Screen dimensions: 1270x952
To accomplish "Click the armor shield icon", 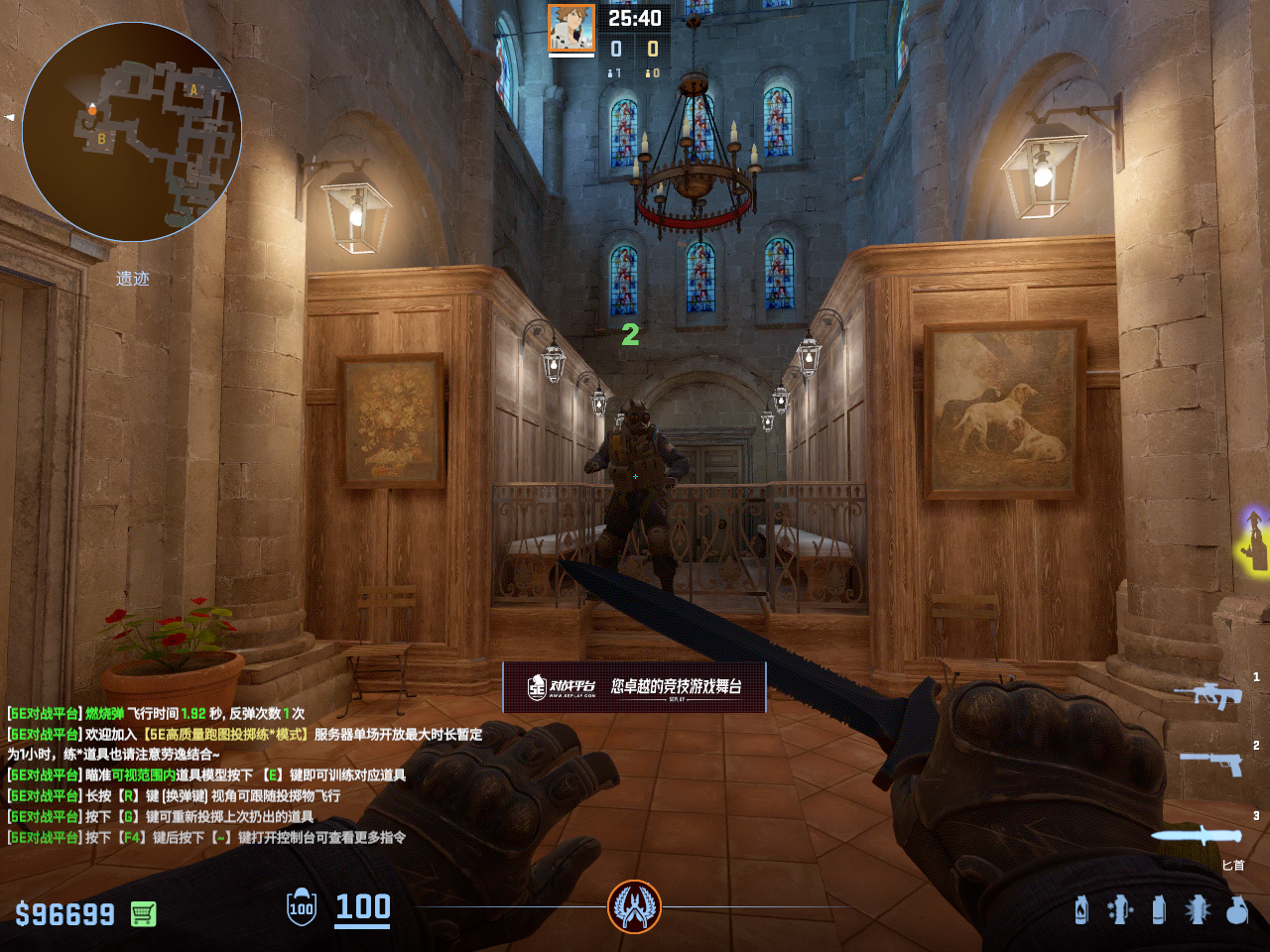I will click(302, 906).
